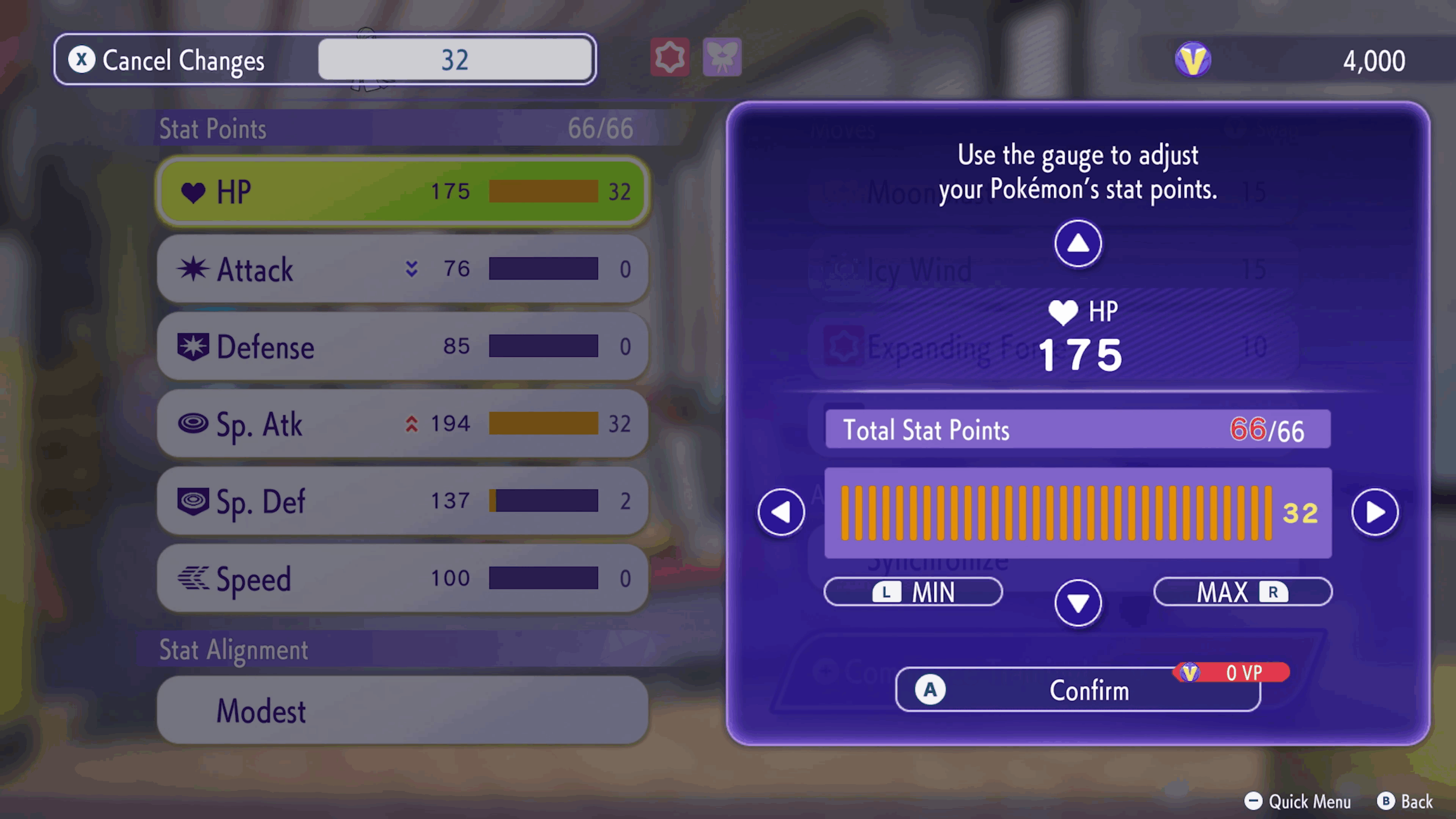Click the purple ribbon icon at the top
The image size is (1456, 819).
[722, 56]
